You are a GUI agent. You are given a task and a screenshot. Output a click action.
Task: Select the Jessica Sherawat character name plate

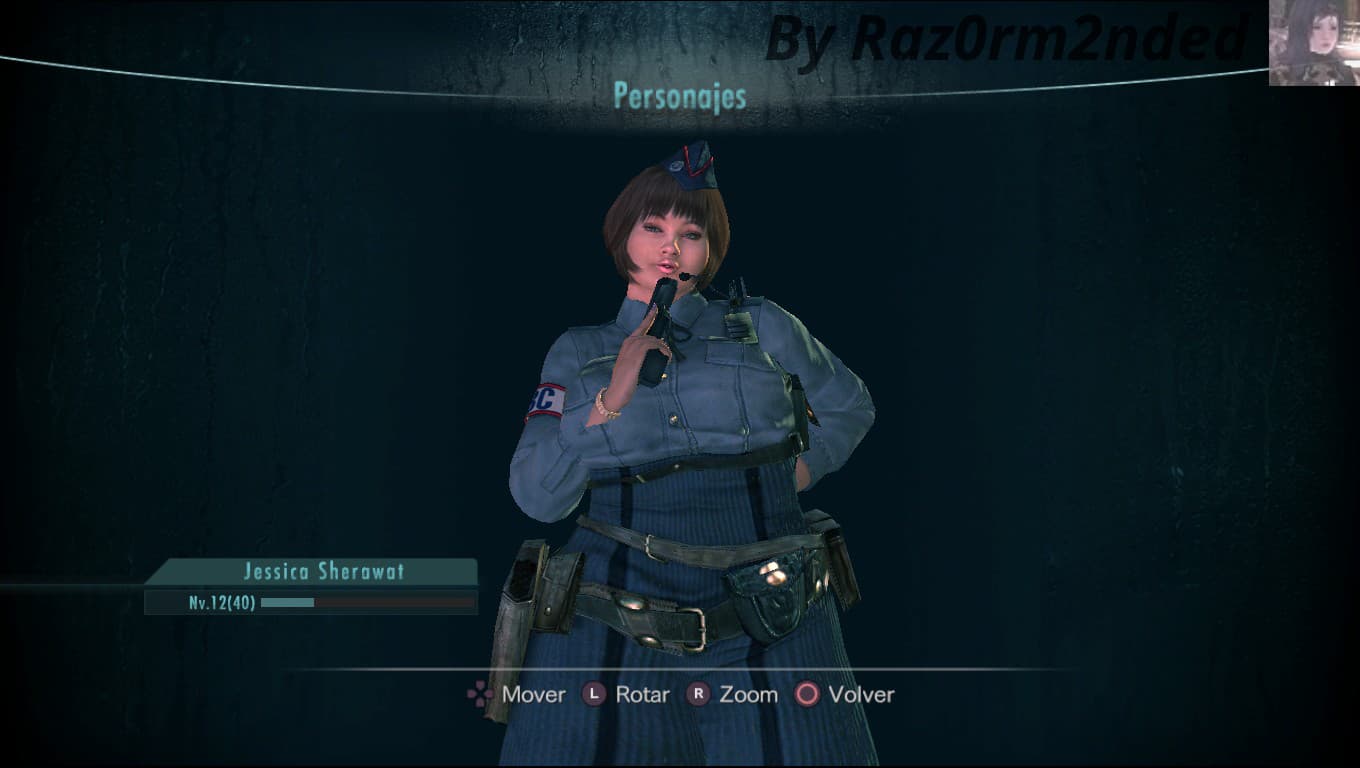click(322, 572)
